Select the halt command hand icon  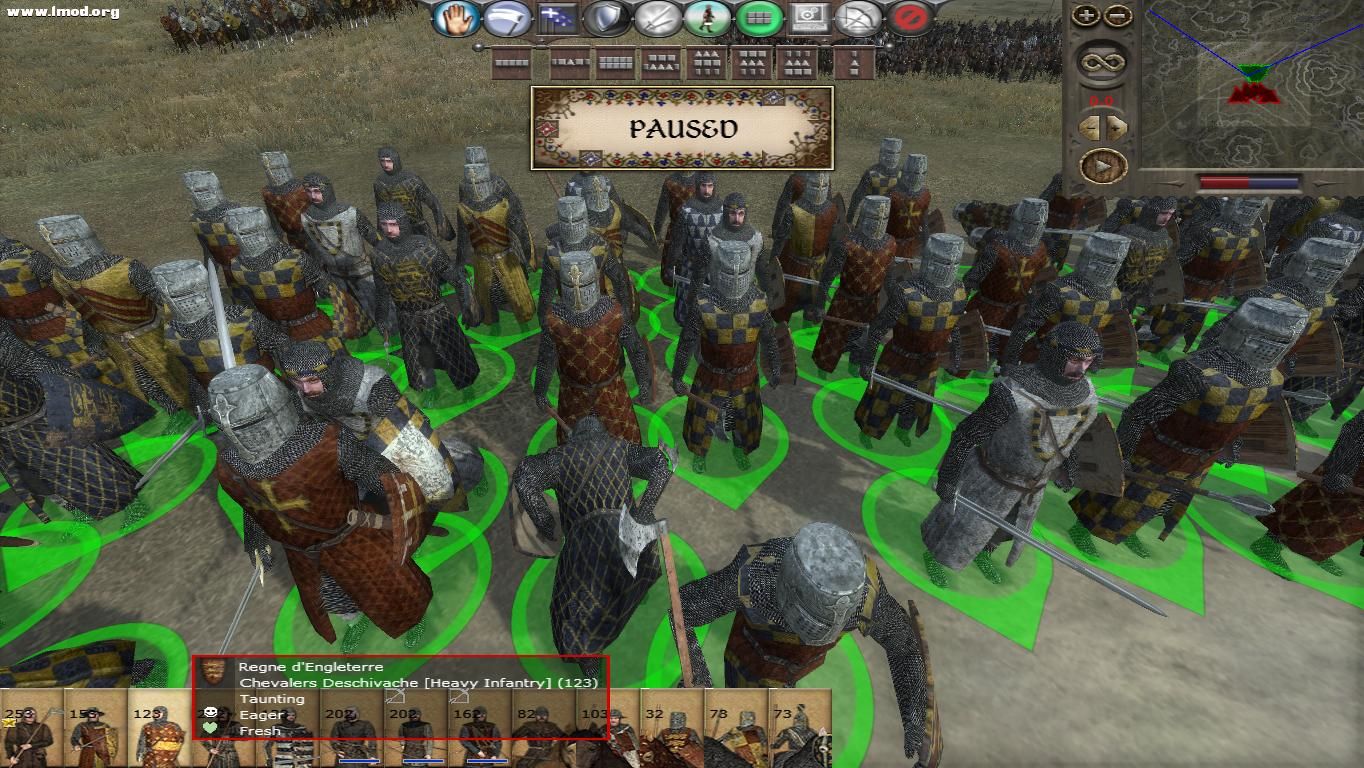(455, 17)
